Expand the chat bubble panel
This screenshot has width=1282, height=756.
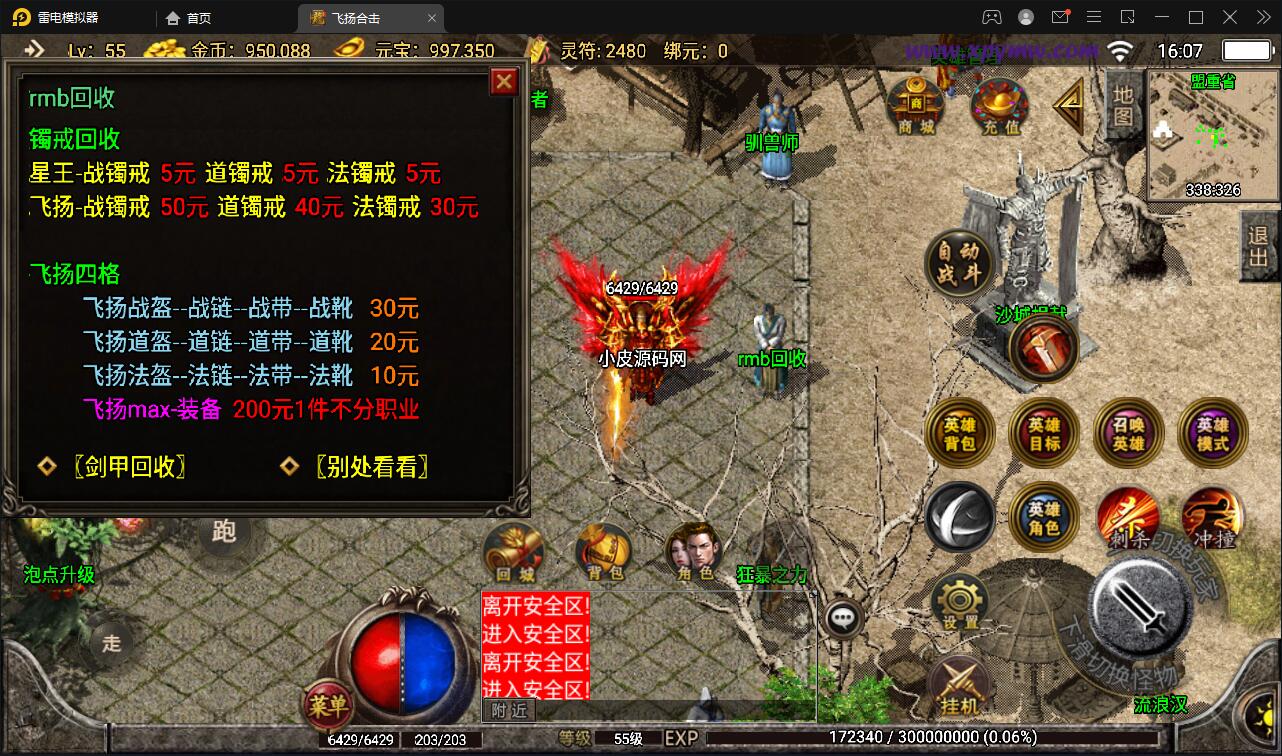click(845, 617)
